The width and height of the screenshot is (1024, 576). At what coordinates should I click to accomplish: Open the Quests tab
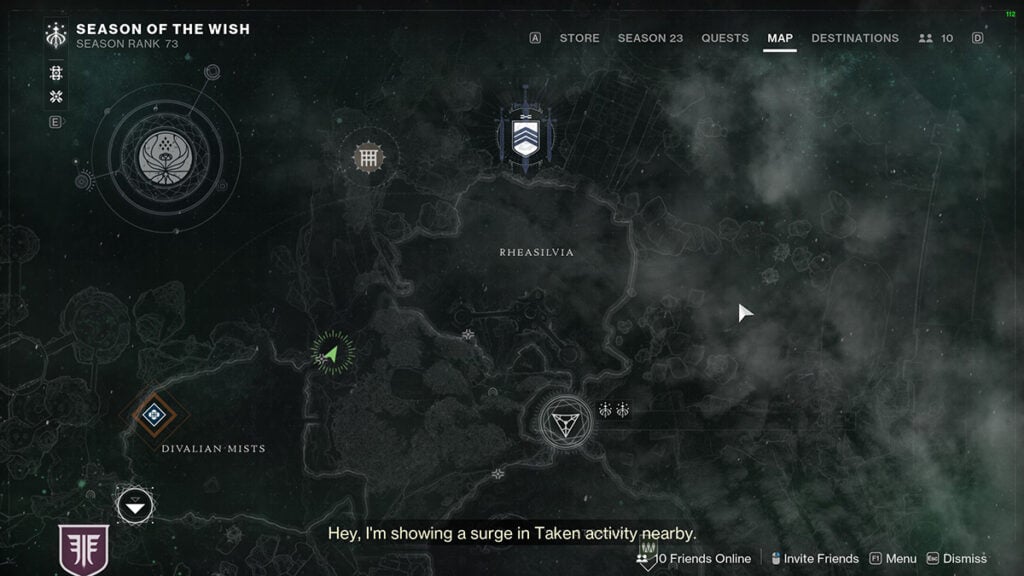725,38
